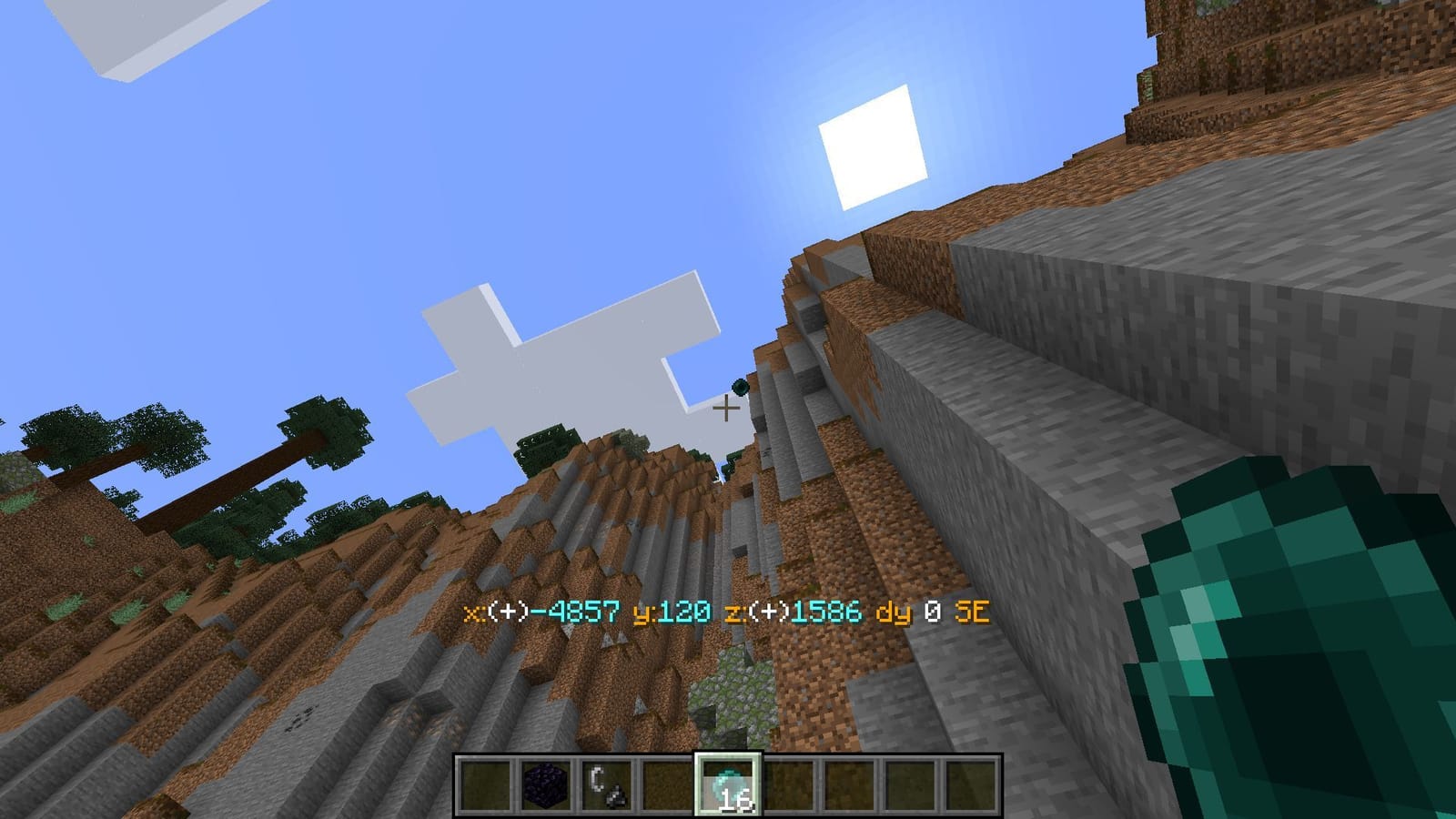
Task: Click the crosshair at screen center
Action: coord(727,409)
